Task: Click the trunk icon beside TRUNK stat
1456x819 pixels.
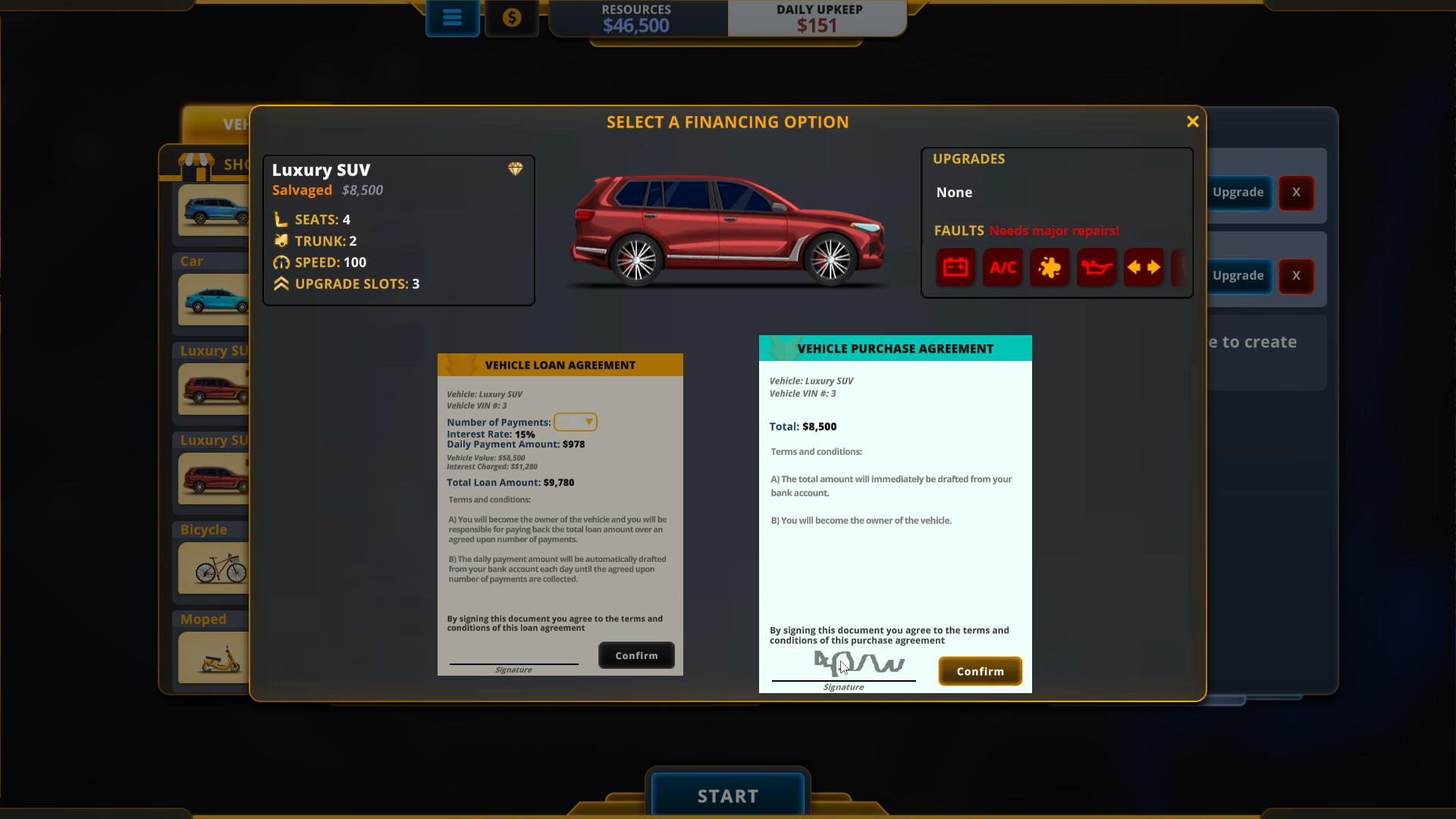Action: tap(281, 240)
